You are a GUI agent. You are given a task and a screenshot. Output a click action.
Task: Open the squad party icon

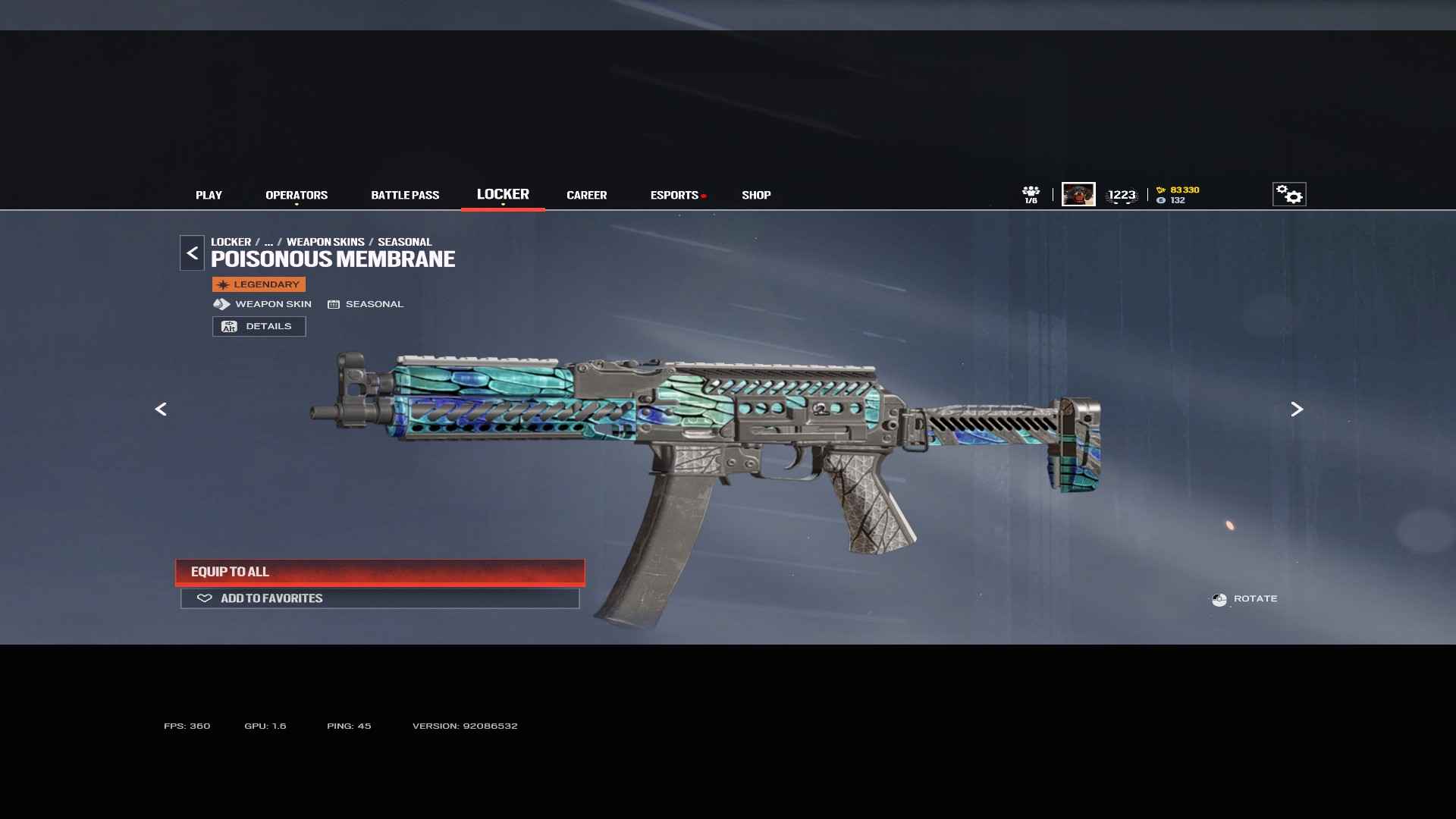1031,194
